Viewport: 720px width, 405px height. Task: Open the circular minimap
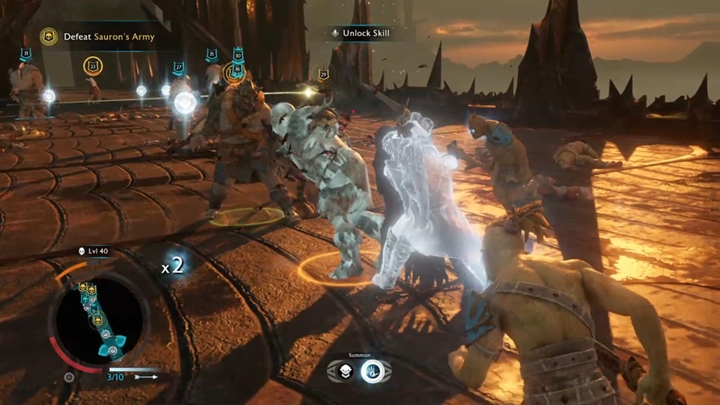pyautogui.click(x=98, y=317)
